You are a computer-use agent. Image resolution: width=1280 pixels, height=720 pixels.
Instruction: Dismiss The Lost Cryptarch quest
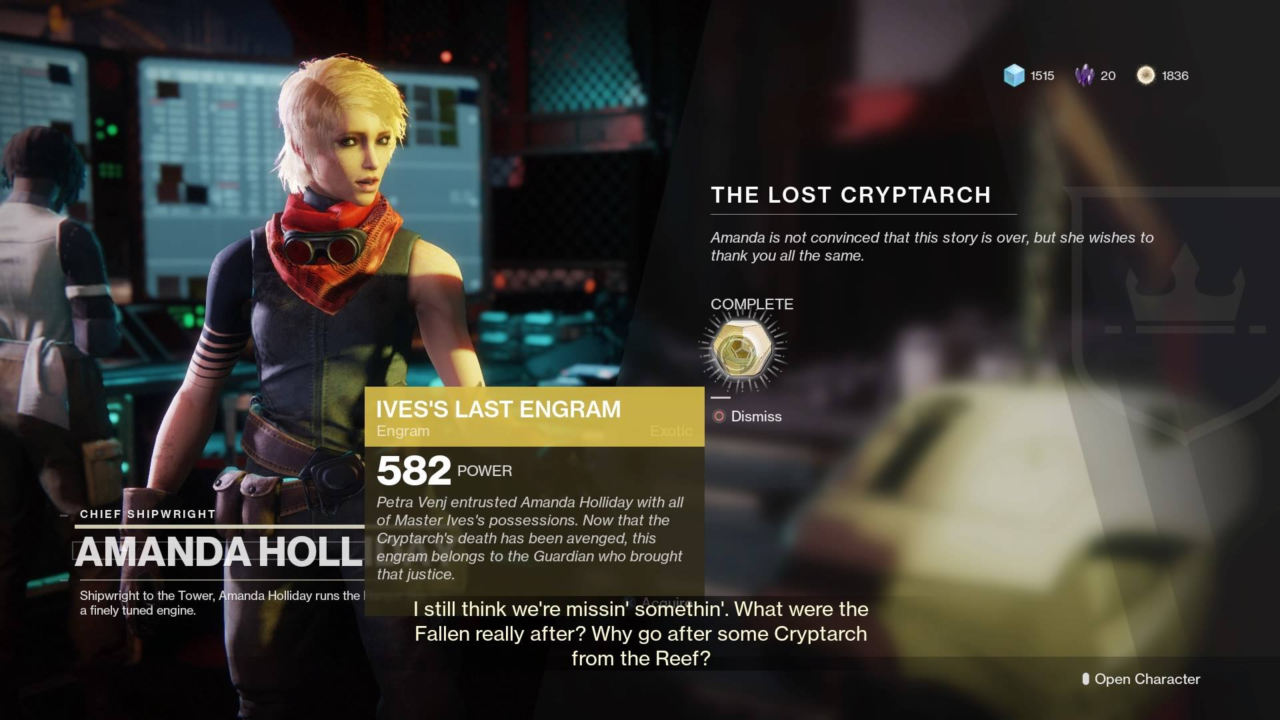(x=747, y=416)
